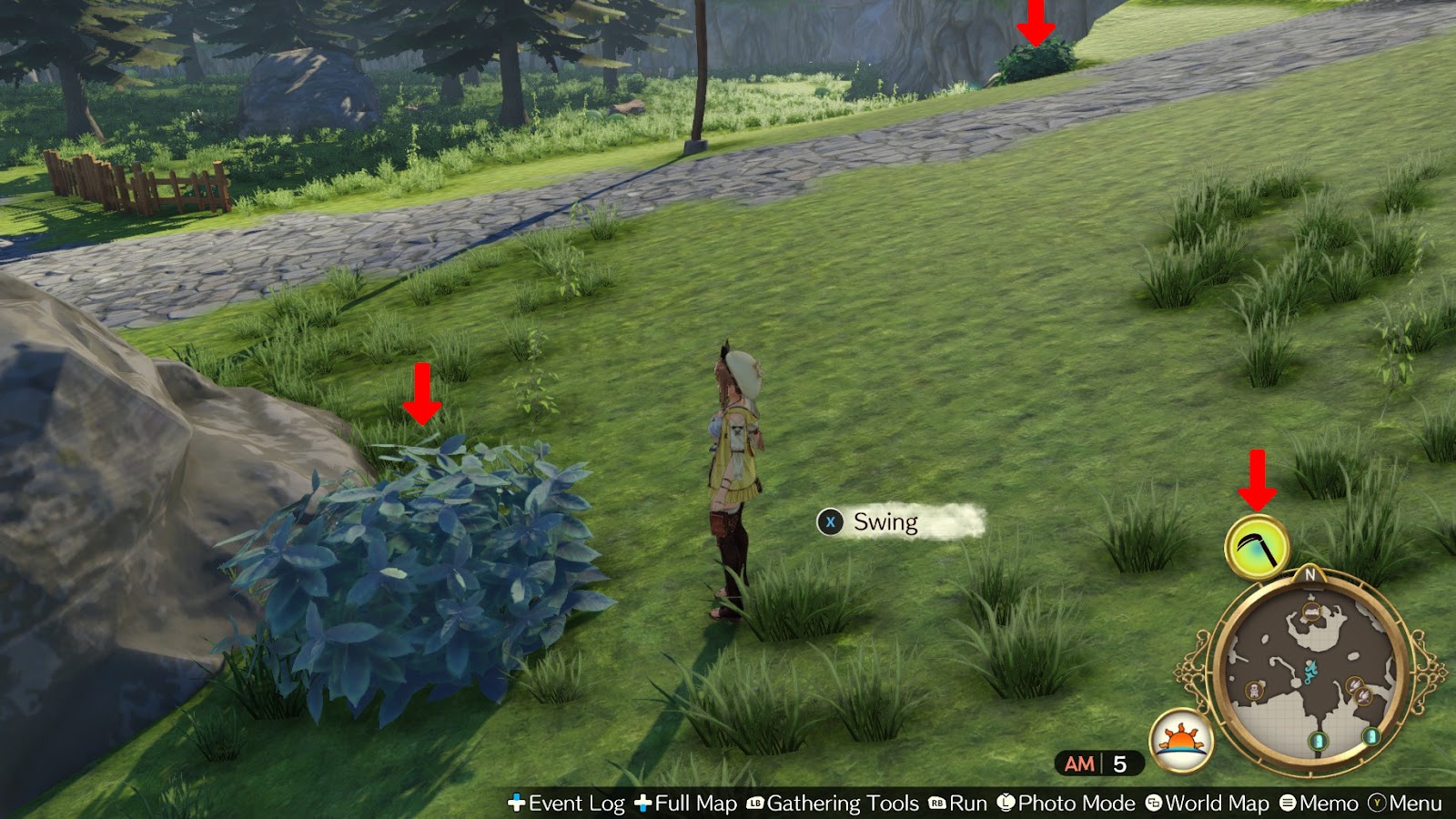Click the Memo lines icon
This screenshot has height=819, width=1456.
click(x=1287, y=804)
